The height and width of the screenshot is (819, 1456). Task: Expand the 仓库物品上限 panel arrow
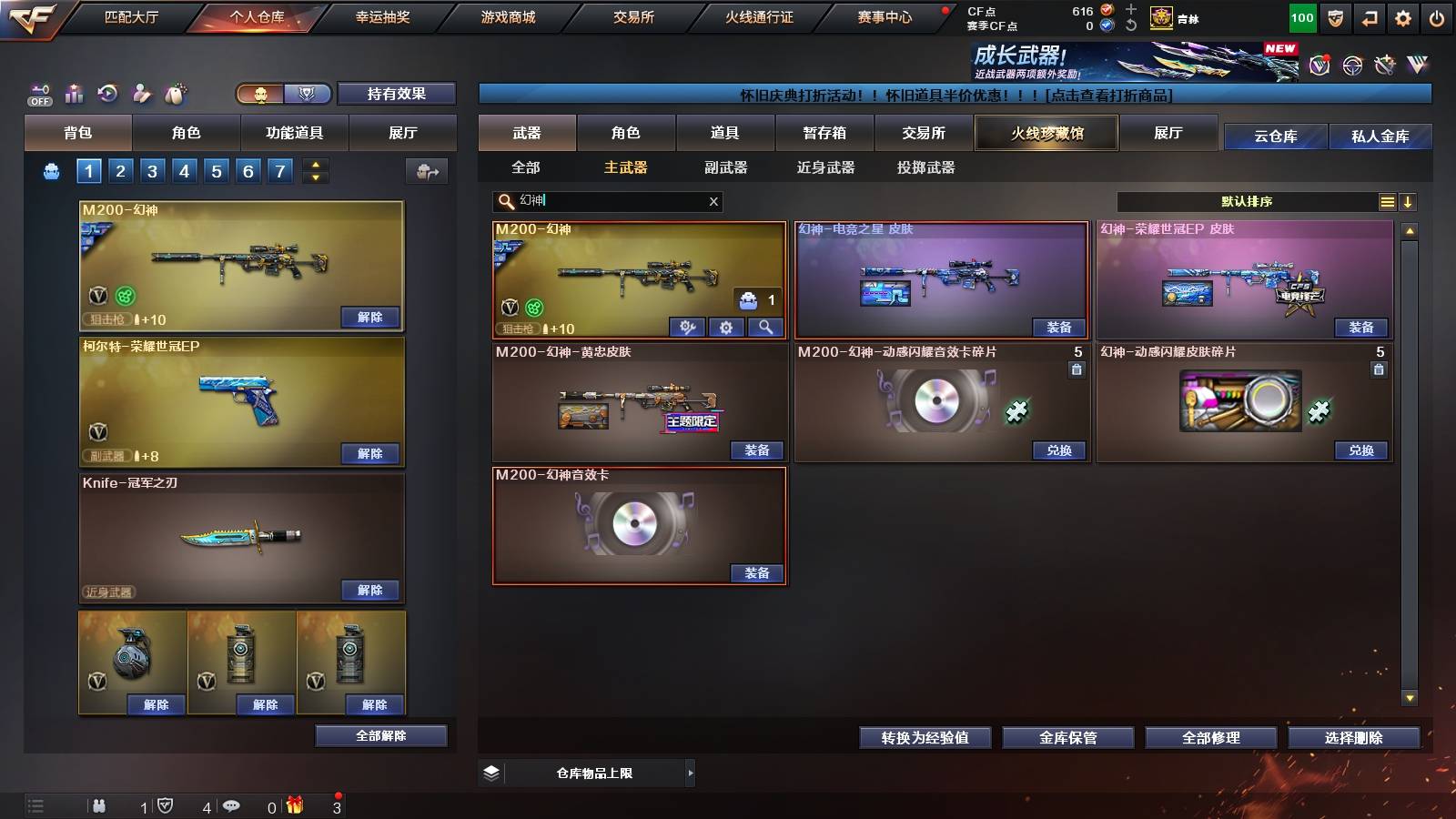coord(691,773)
